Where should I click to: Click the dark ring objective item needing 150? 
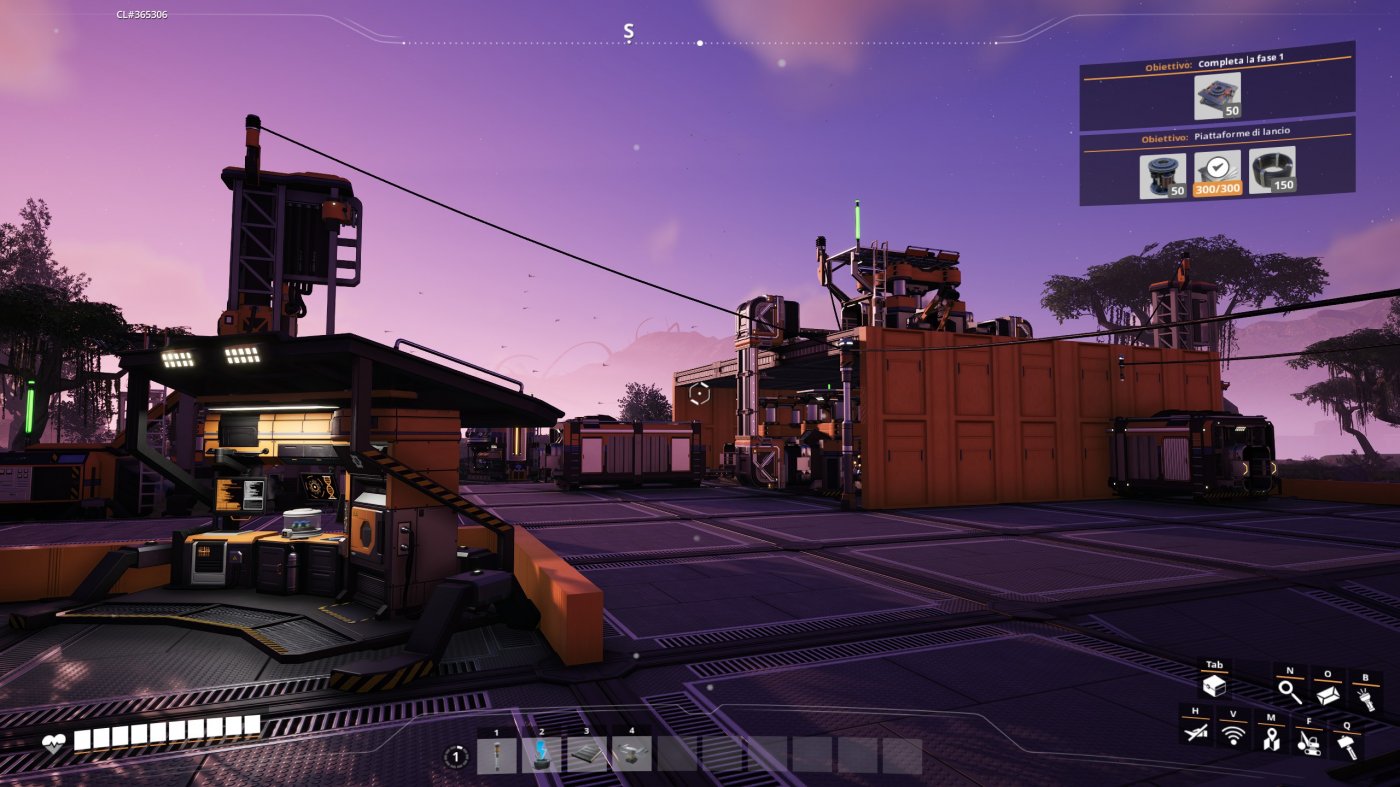point(1272,170)
